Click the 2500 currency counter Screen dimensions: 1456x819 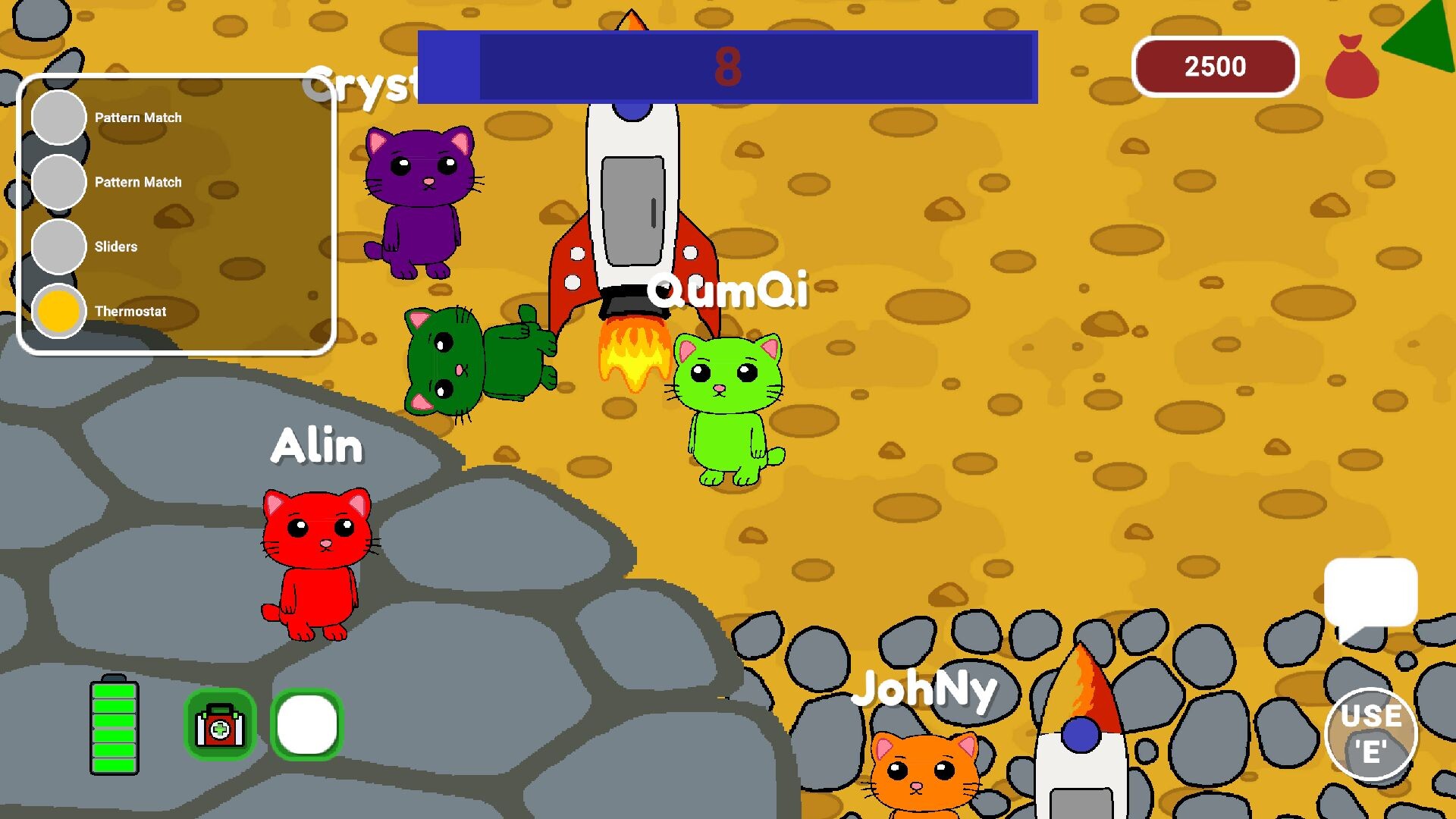[1215, 67]
